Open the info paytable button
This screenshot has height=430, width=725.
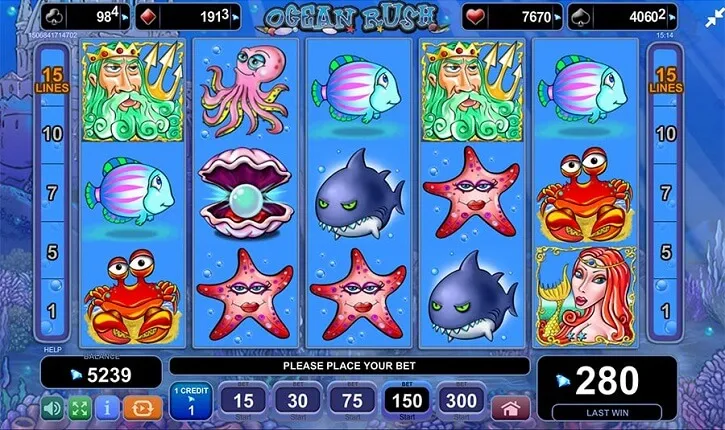pyautogui.click(x=107, y=408)
